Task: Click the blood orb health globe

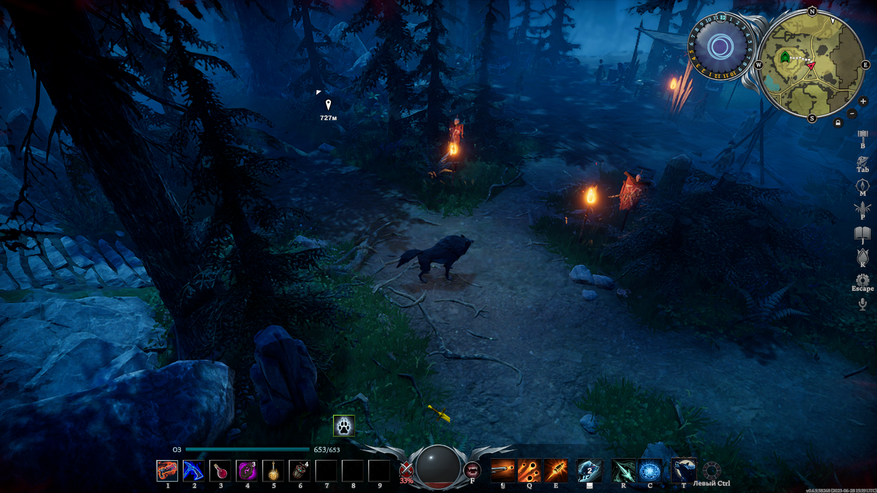Action: (438, 467)
